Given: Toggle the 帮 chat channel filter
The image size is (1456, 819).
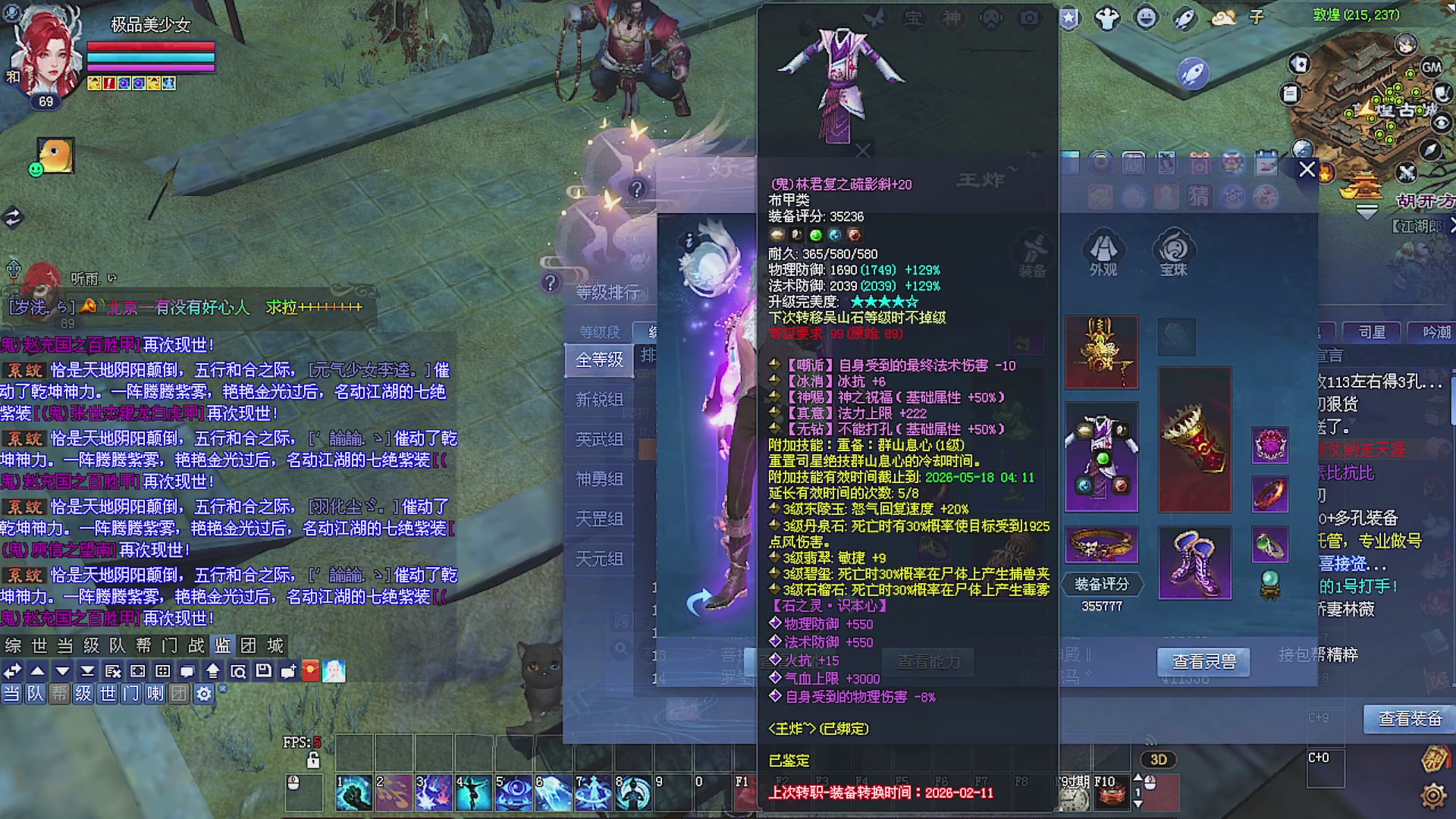Looking at the screenshot, I should pyautogui.click(x=59, y=694).
